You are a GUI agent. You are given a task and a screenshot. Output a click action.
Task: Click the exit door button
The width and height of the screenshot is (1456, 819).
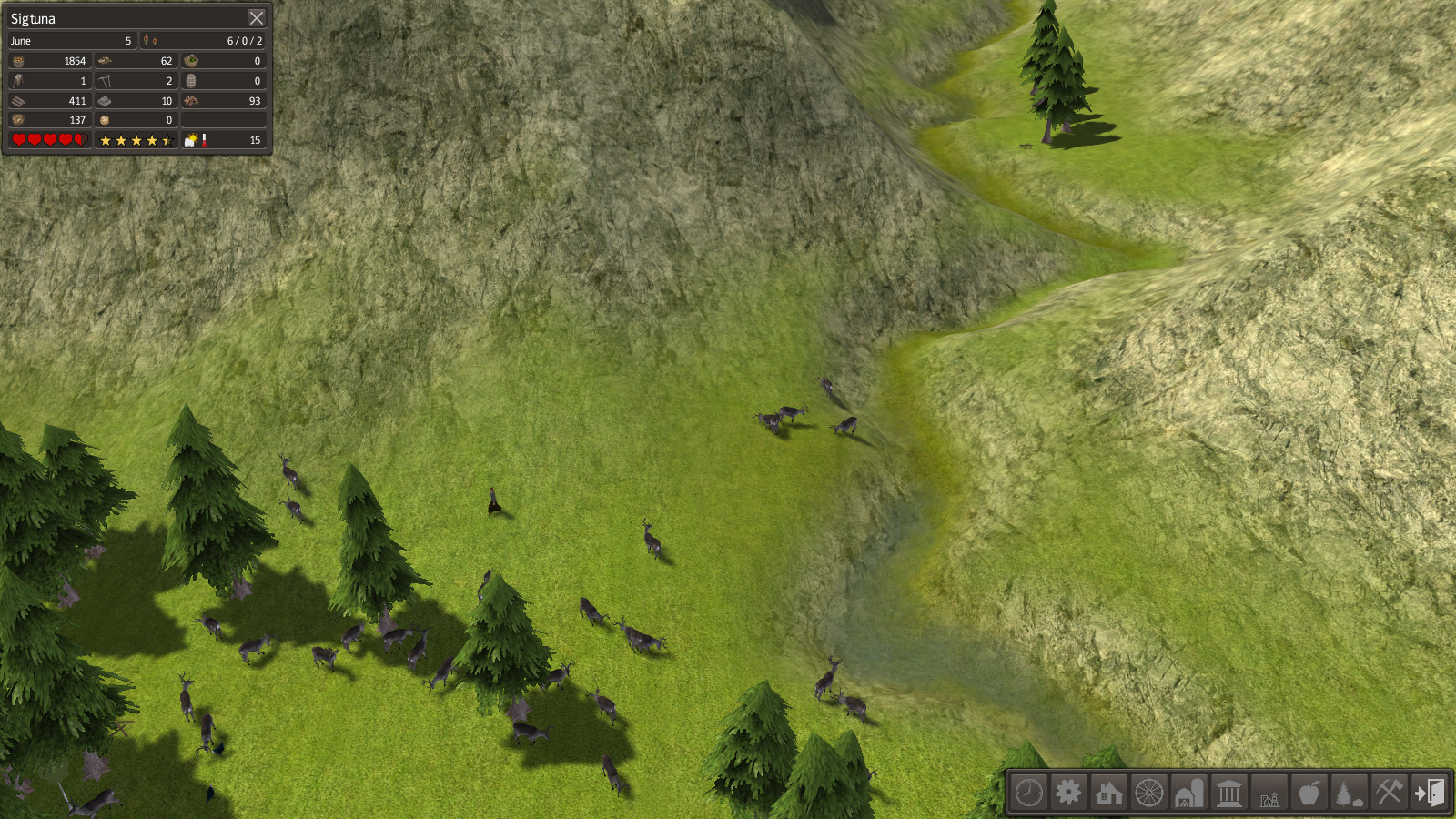[1429, 793]
